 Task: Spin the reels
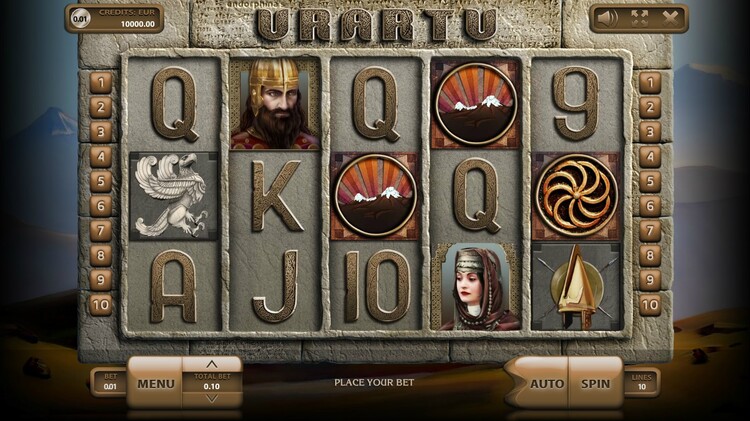[595, 382]
